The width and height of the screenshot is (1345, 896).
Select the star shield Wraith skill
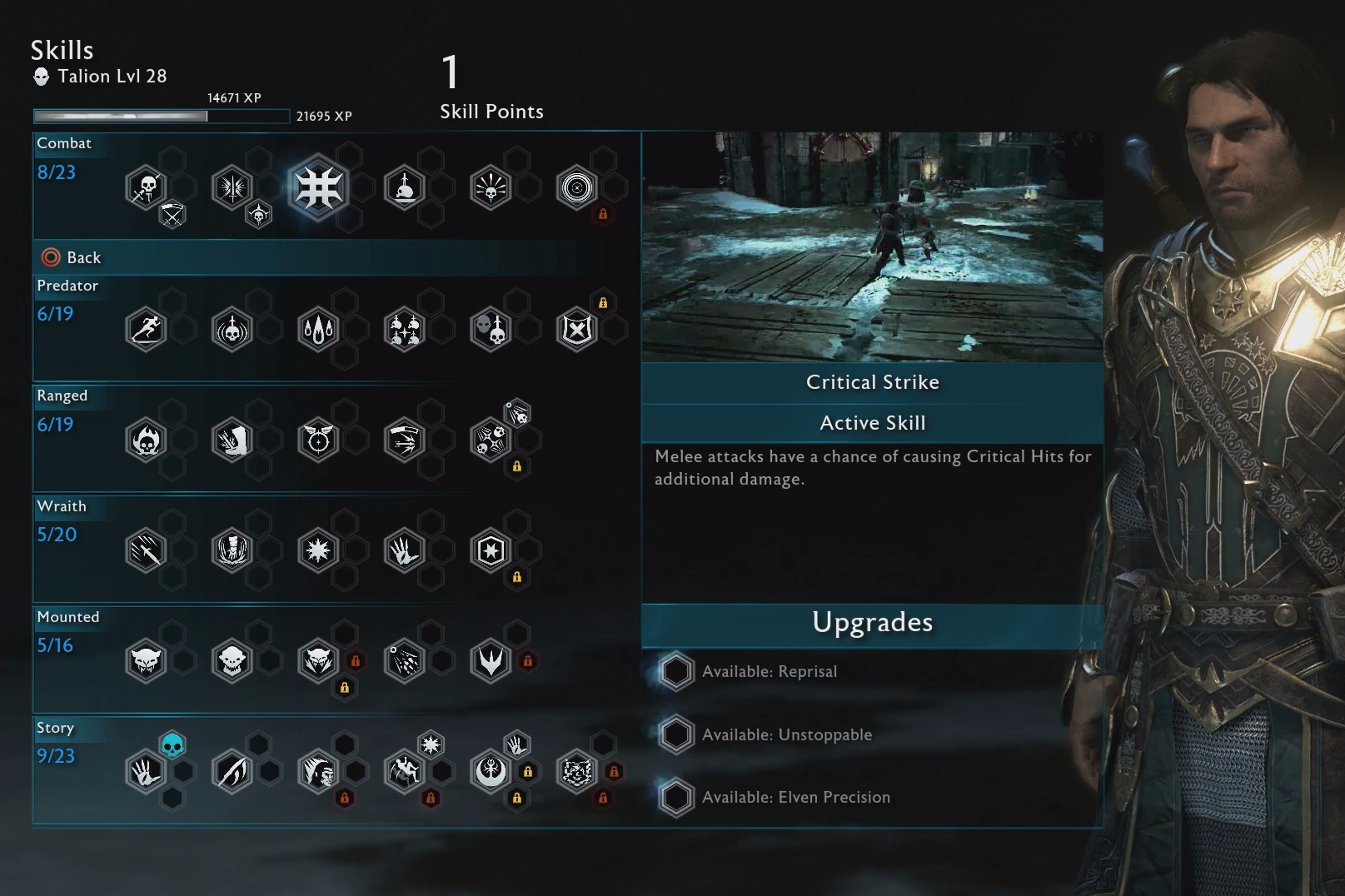pyautogui.click(x=491, y=550)
